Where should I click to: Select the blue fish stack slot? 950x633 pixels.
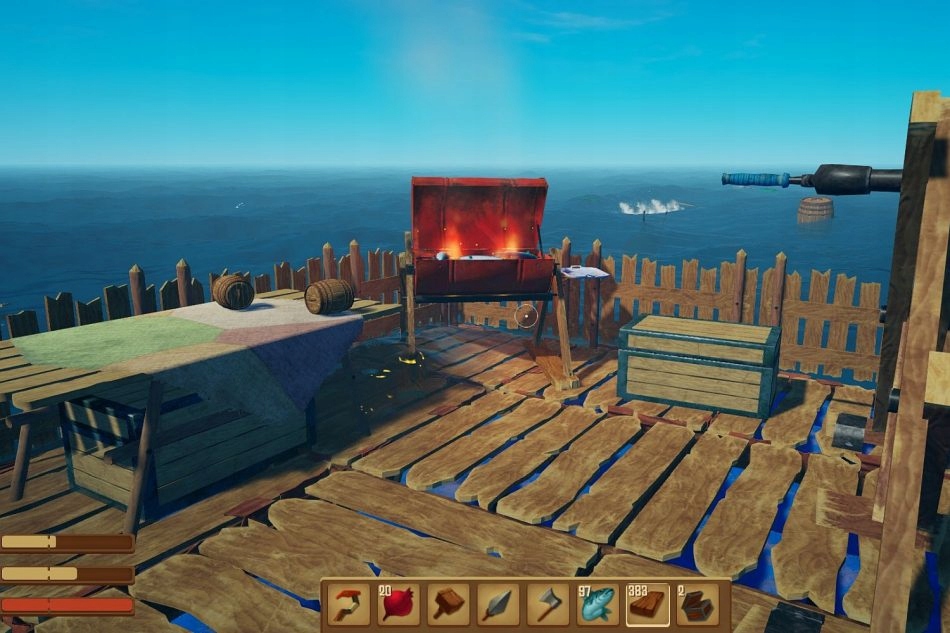(x=598, y=604)
